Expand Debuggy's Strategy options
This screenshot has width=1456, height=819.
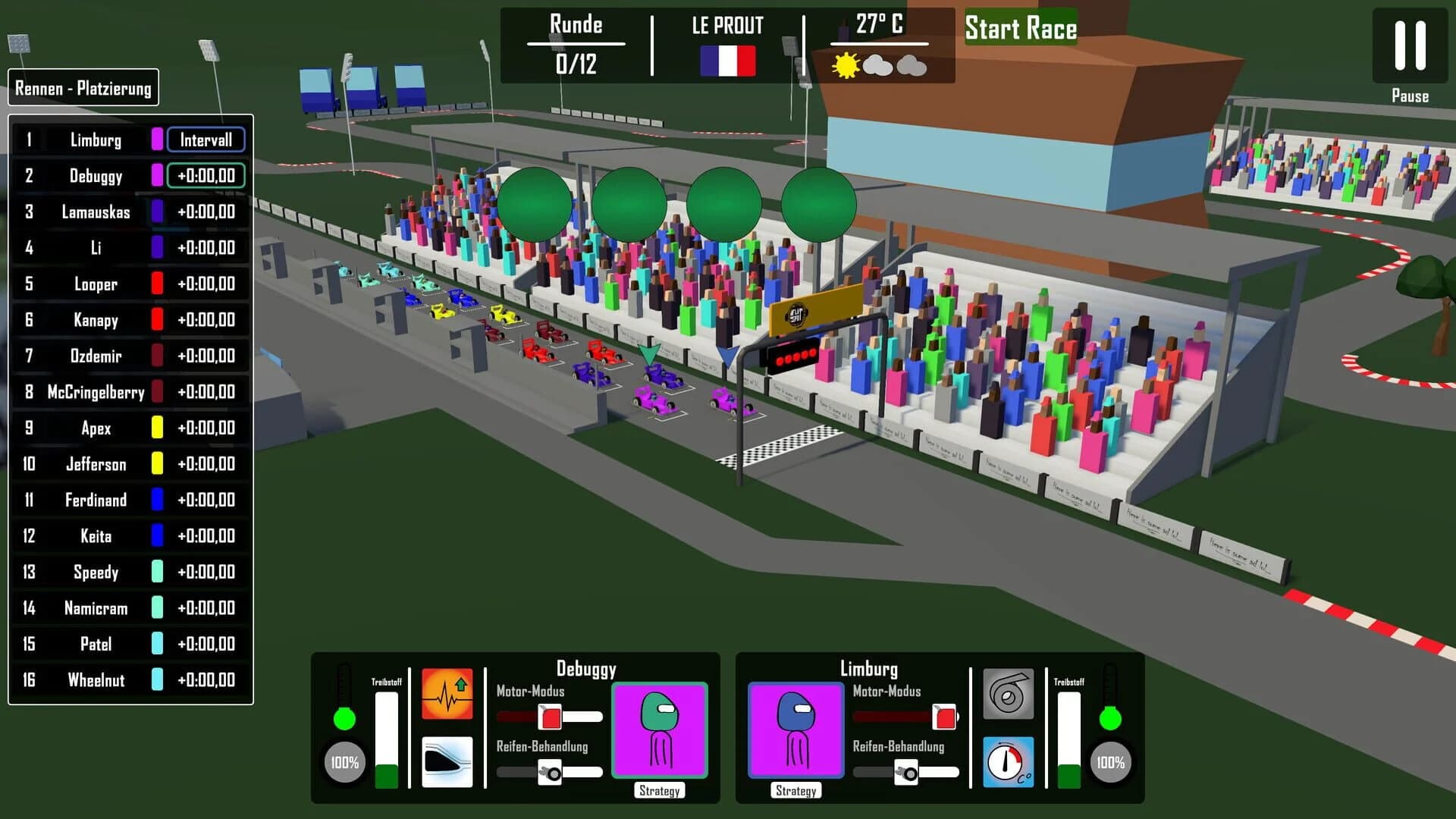tap(659, 790)
